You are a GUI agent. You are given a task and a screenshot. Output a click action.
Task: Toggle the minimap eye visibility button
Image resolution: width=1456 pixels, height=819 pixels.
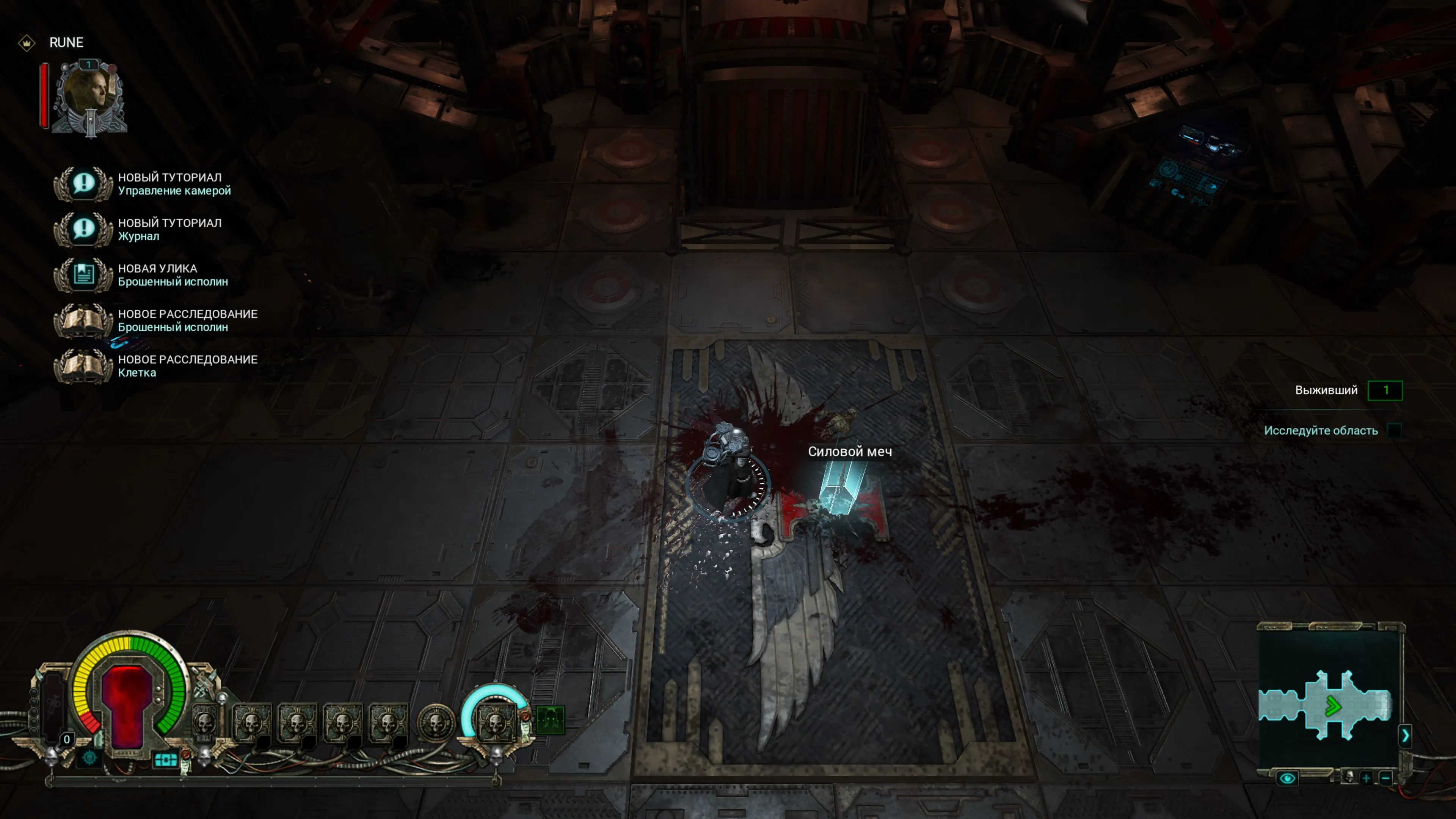(x=1287, y=778)
